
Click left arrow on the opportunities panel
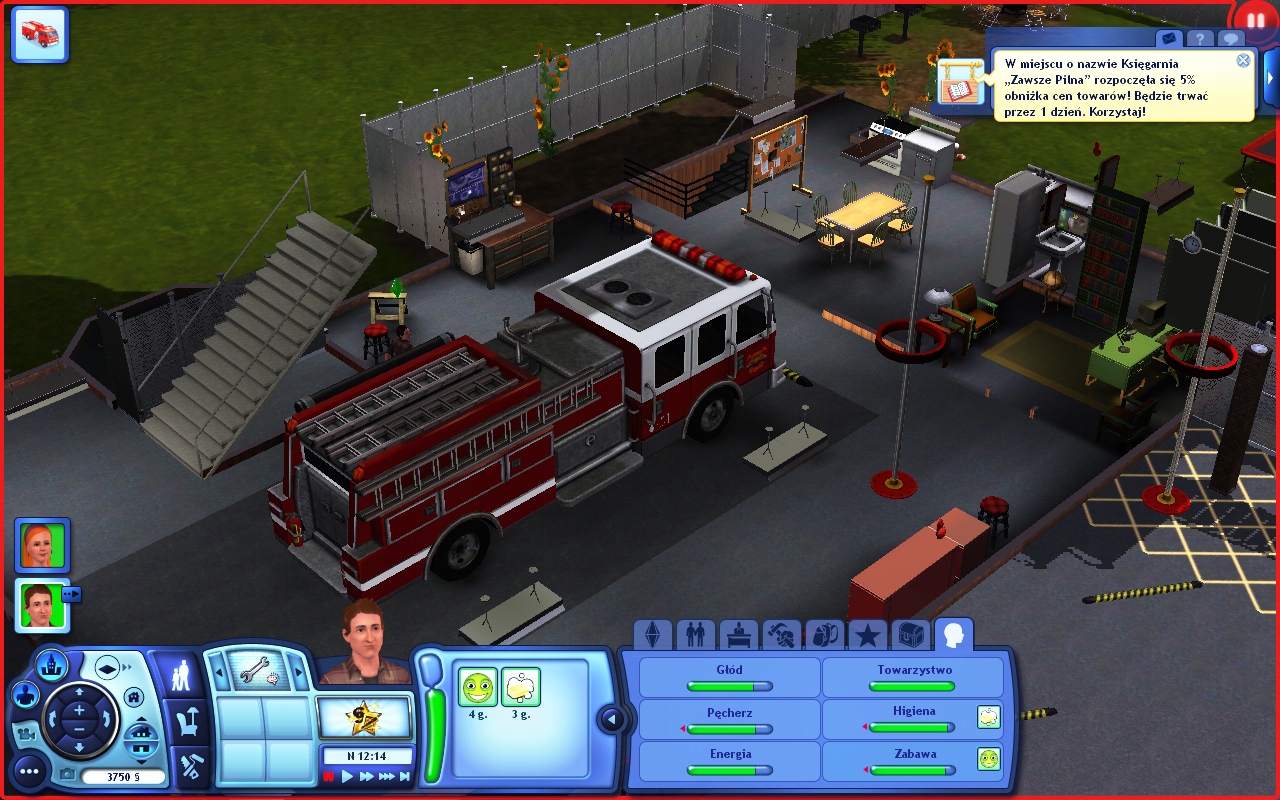219,670
